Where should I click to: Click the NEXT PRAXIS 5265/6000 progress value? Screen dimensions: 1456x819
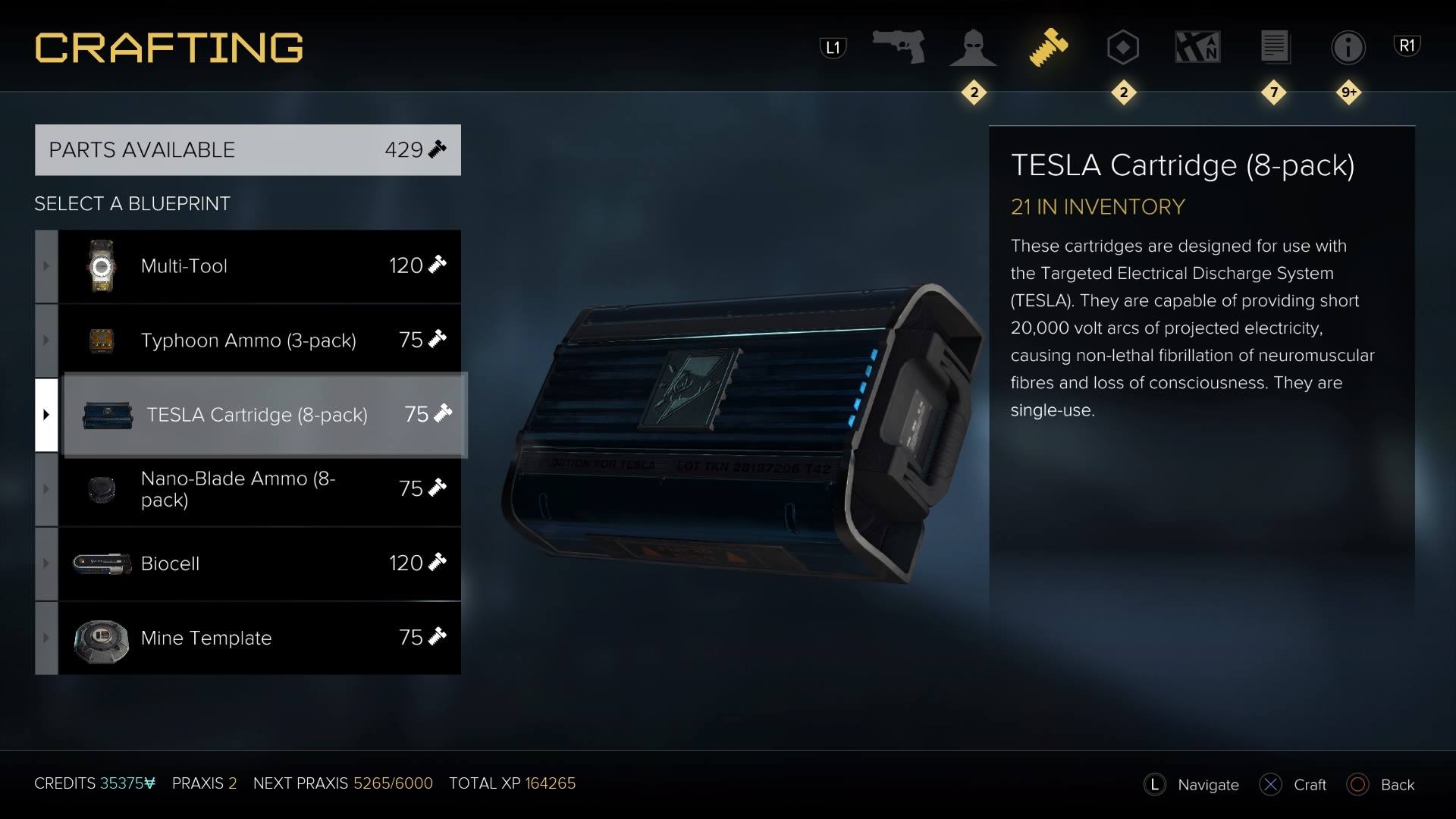click(x=392, y=783)
